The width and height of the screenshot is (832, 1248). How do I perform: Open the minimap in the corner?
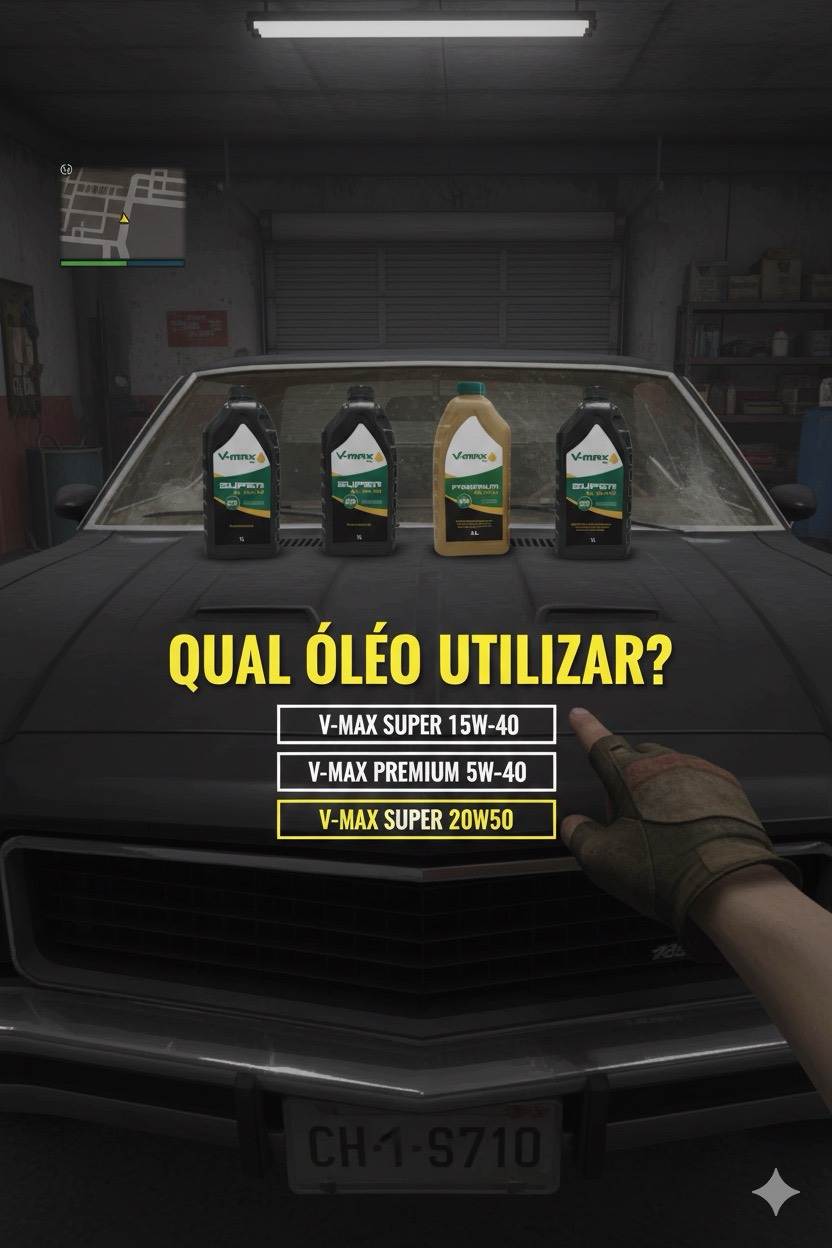(122, 214)
